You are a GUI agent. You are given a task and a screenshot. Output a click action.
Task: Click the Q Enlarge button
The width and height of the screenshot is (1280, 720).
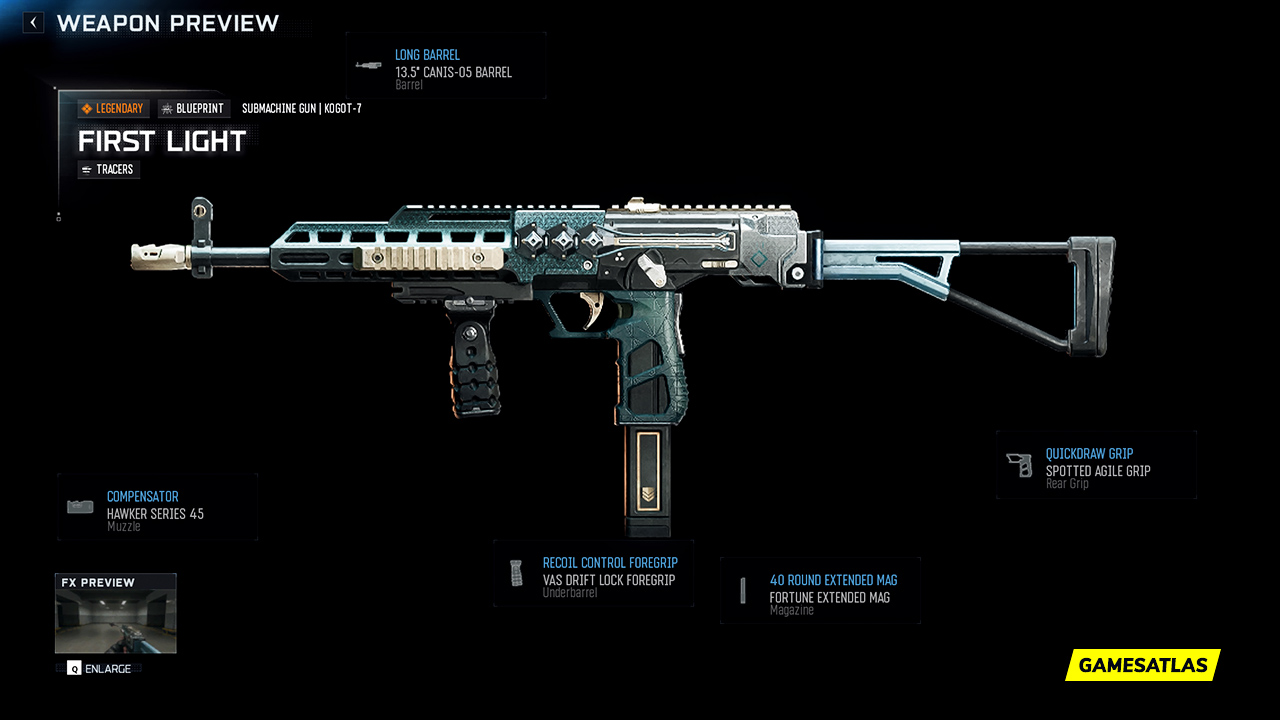[x=98, y=668]
